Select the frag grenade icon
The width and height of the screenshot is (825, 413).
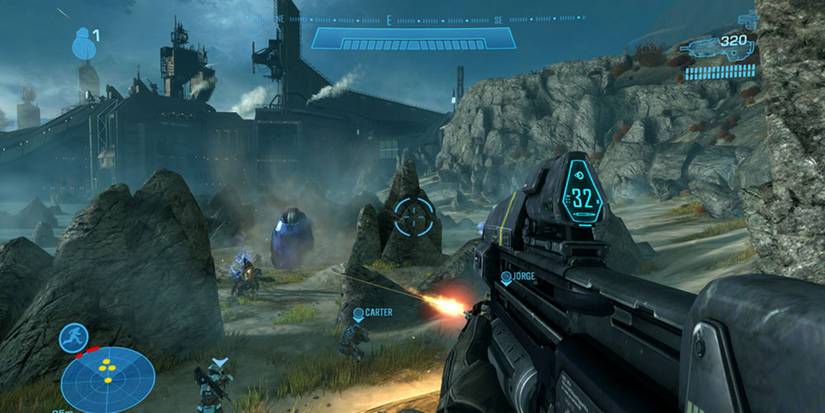point(82,43)
